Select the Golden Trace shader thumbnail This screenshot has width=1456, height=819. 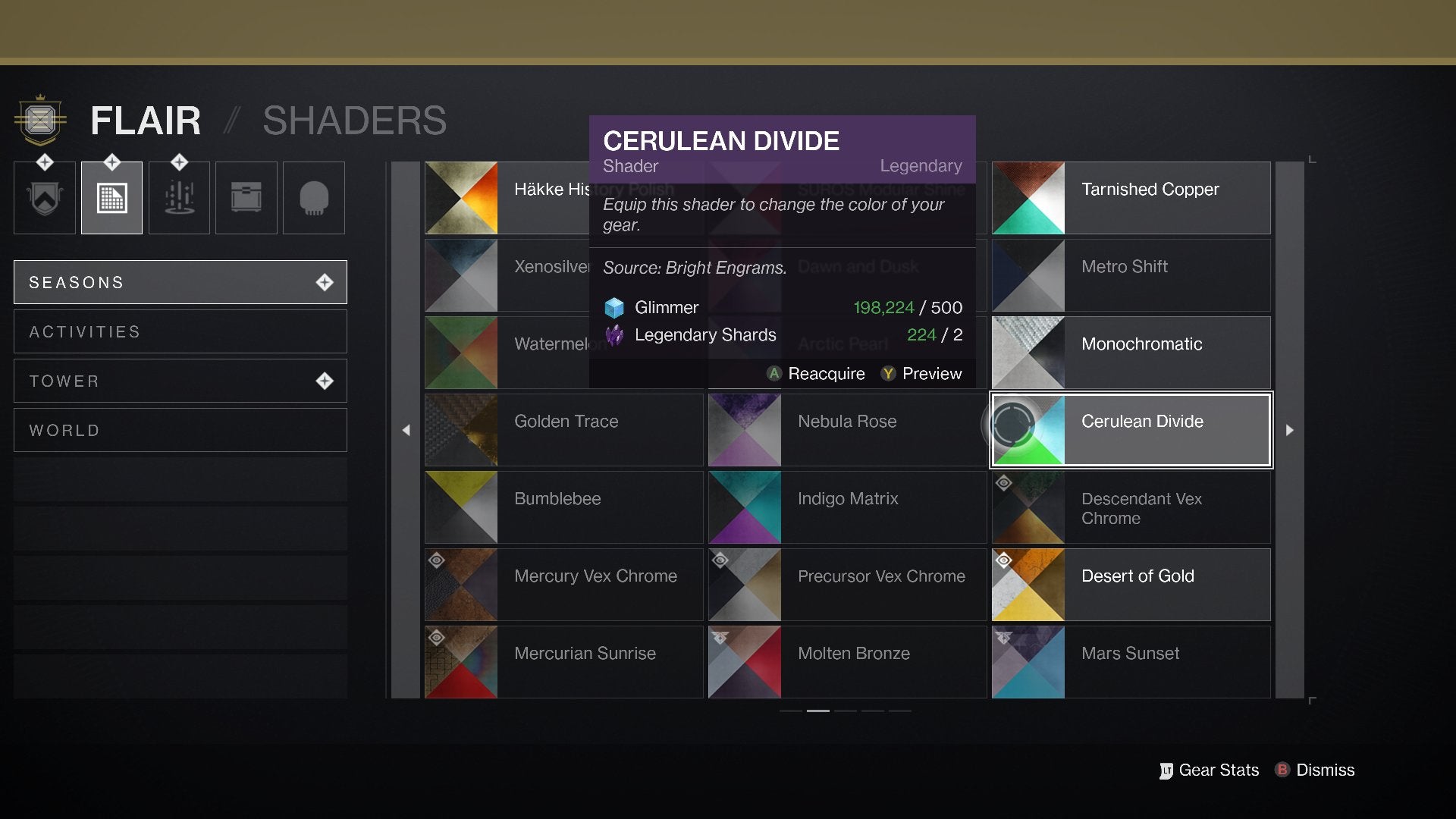461,430
